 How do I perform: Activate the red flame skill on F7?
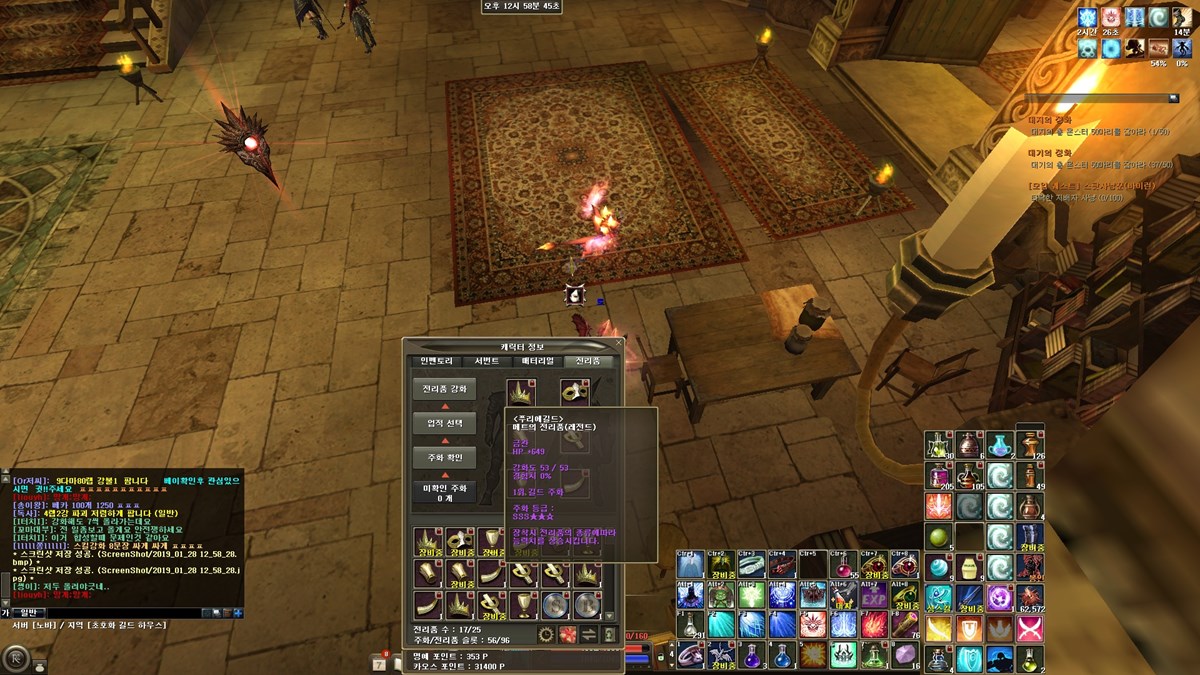click(875, 626)
